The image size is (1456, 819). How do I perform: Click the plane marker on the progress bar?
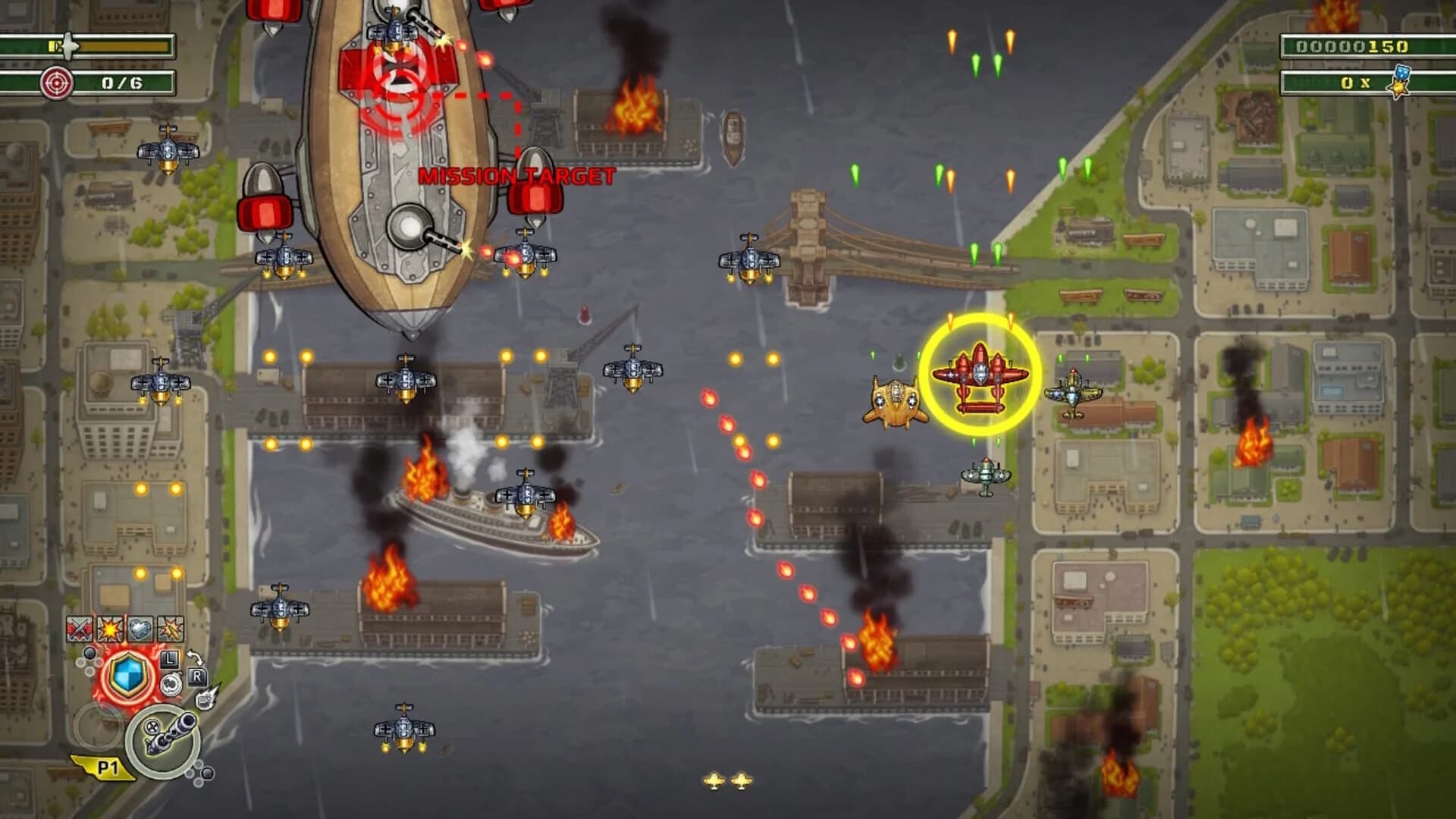click(68, 45)
